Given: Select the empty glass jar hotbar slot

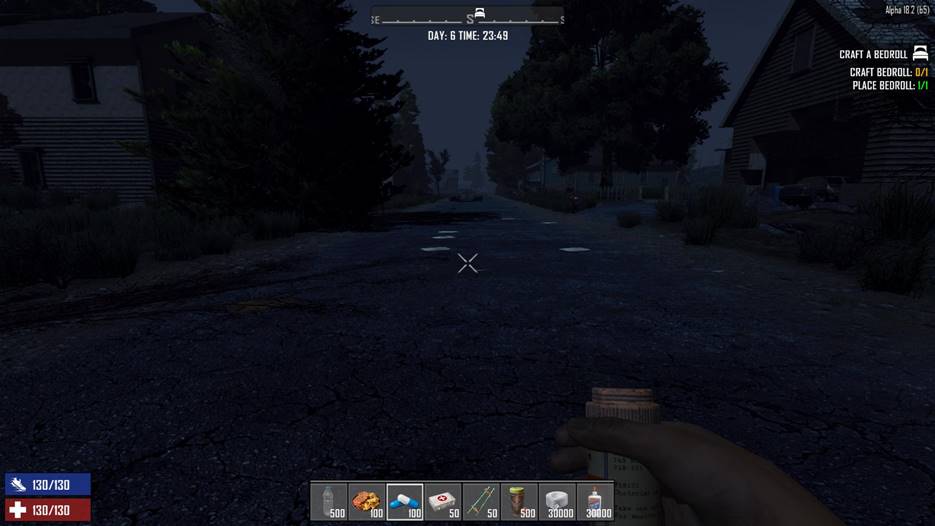Looking at the screenshot, I should coord(329,501).
